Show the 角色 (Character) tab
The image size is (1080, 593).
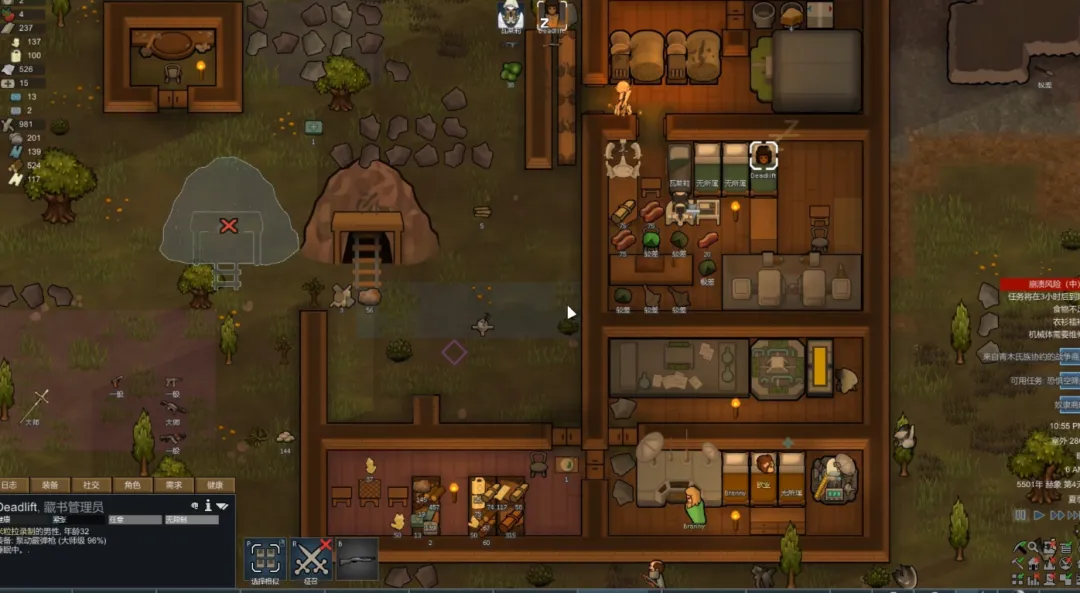(133, 485)
